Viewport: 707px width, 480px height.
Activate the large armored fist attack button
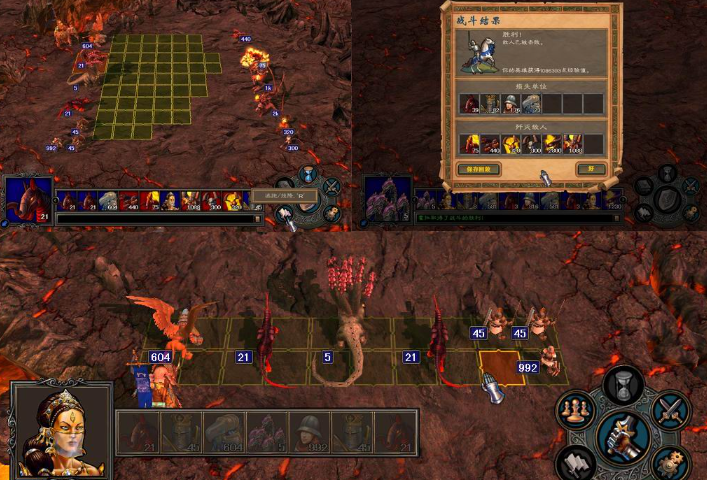pyautogui.click(x=623, y=435)
